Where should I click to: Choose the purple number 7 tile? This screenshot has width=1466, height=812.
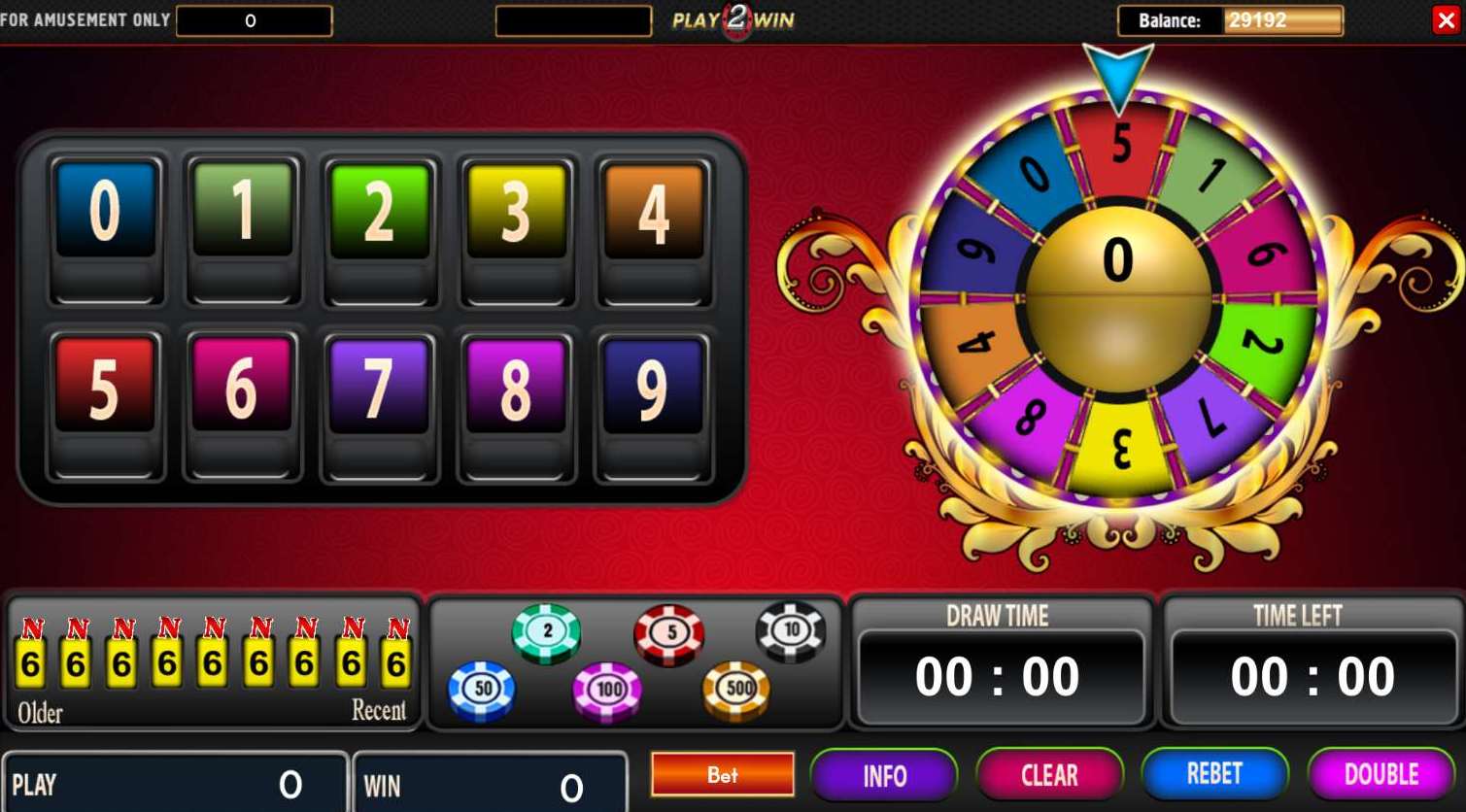pos(379,385)
